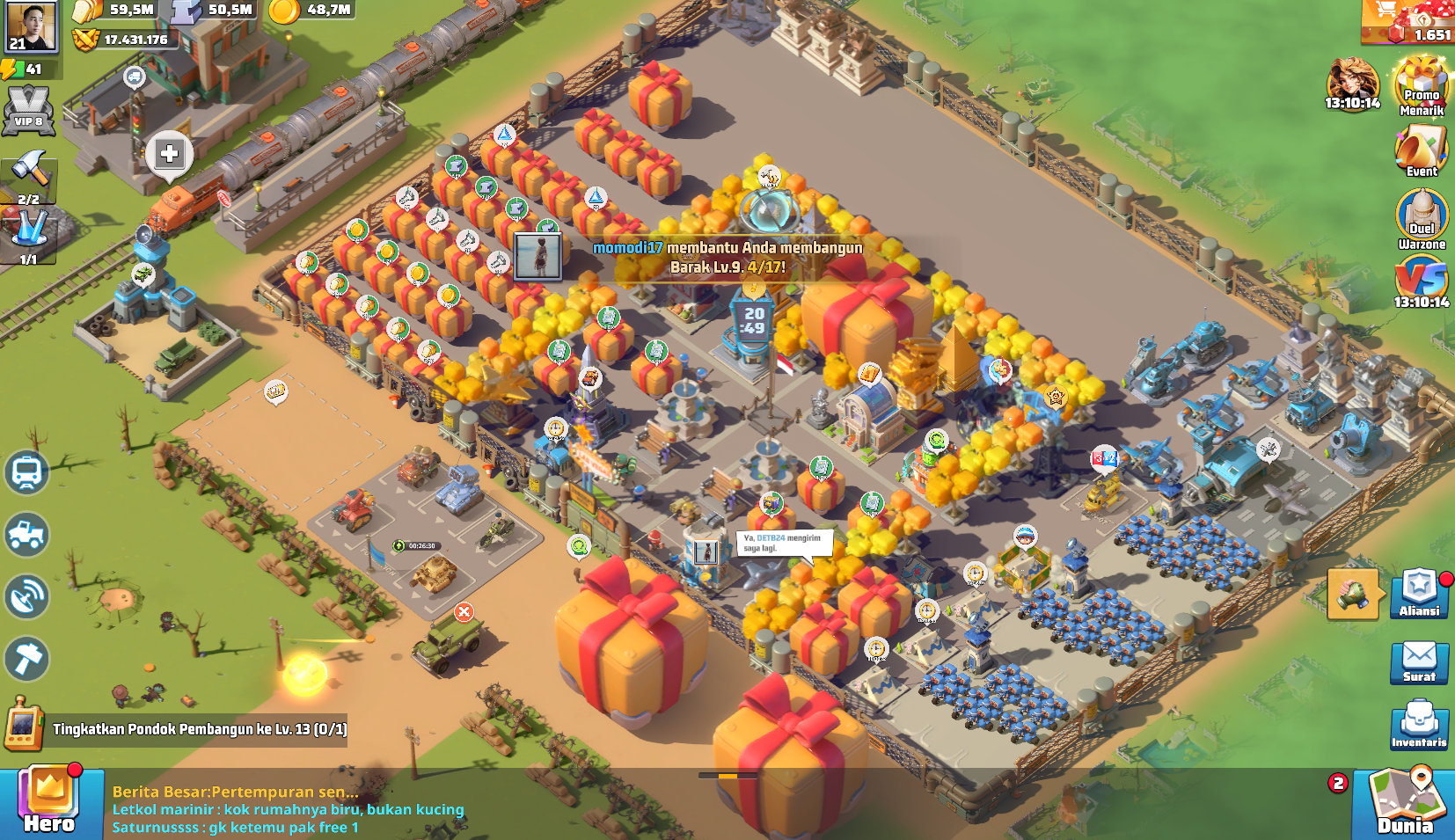Open the Inventaris bag
The image size is (1455, 840).
point(1419,724)
